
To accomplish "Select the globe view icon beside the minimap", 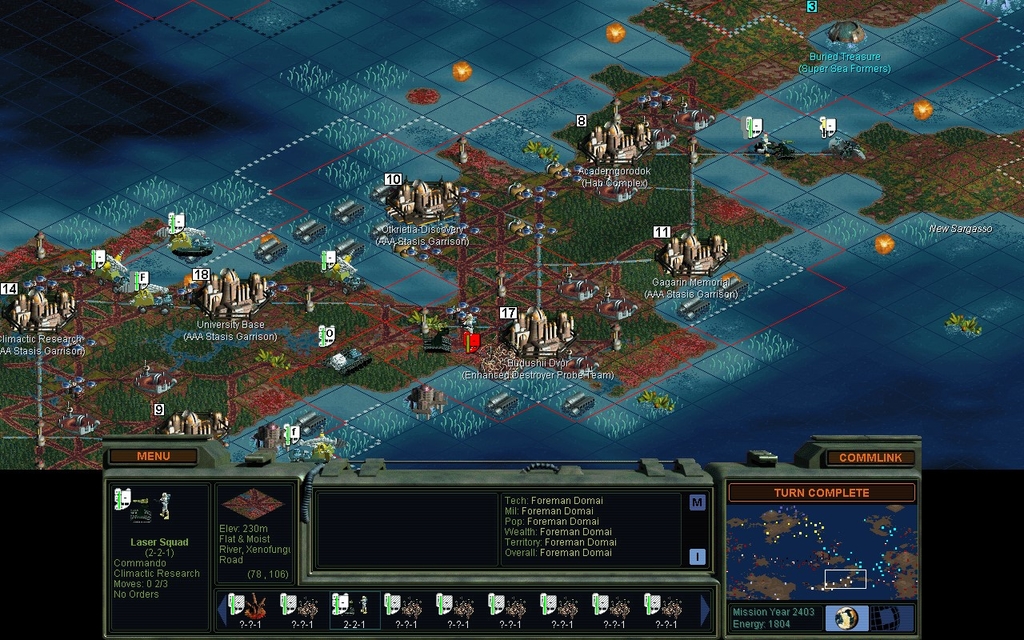I will [845, 617].
